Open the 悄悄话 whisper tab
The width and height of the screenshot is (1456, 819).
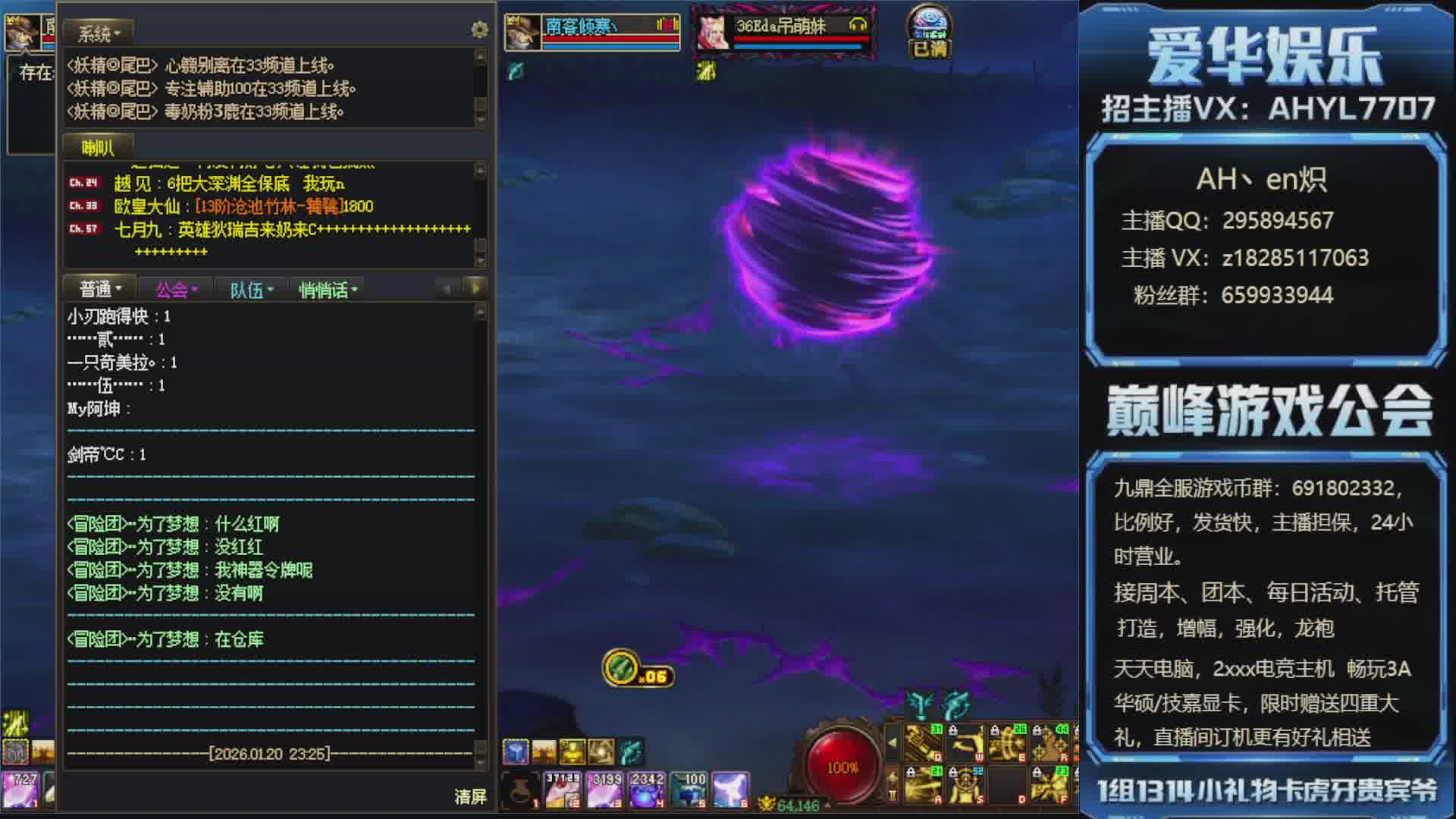tap(328, 290)
